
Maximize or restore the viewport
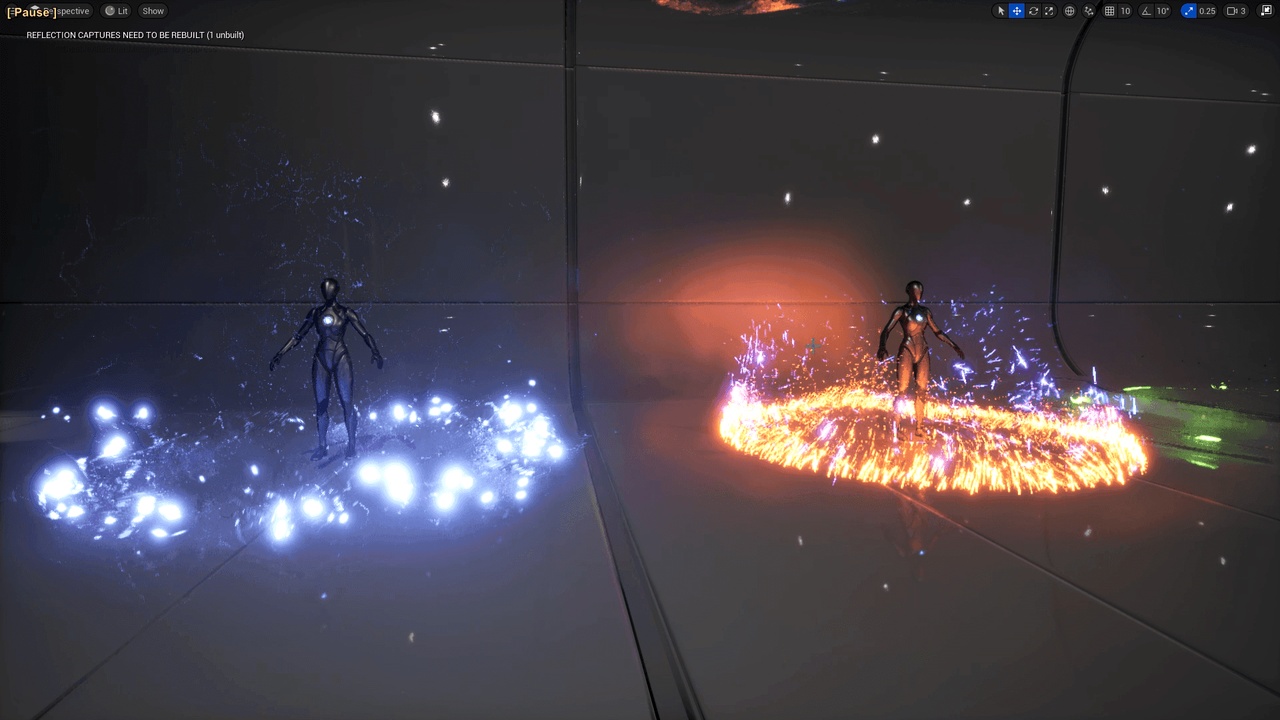1266,11
